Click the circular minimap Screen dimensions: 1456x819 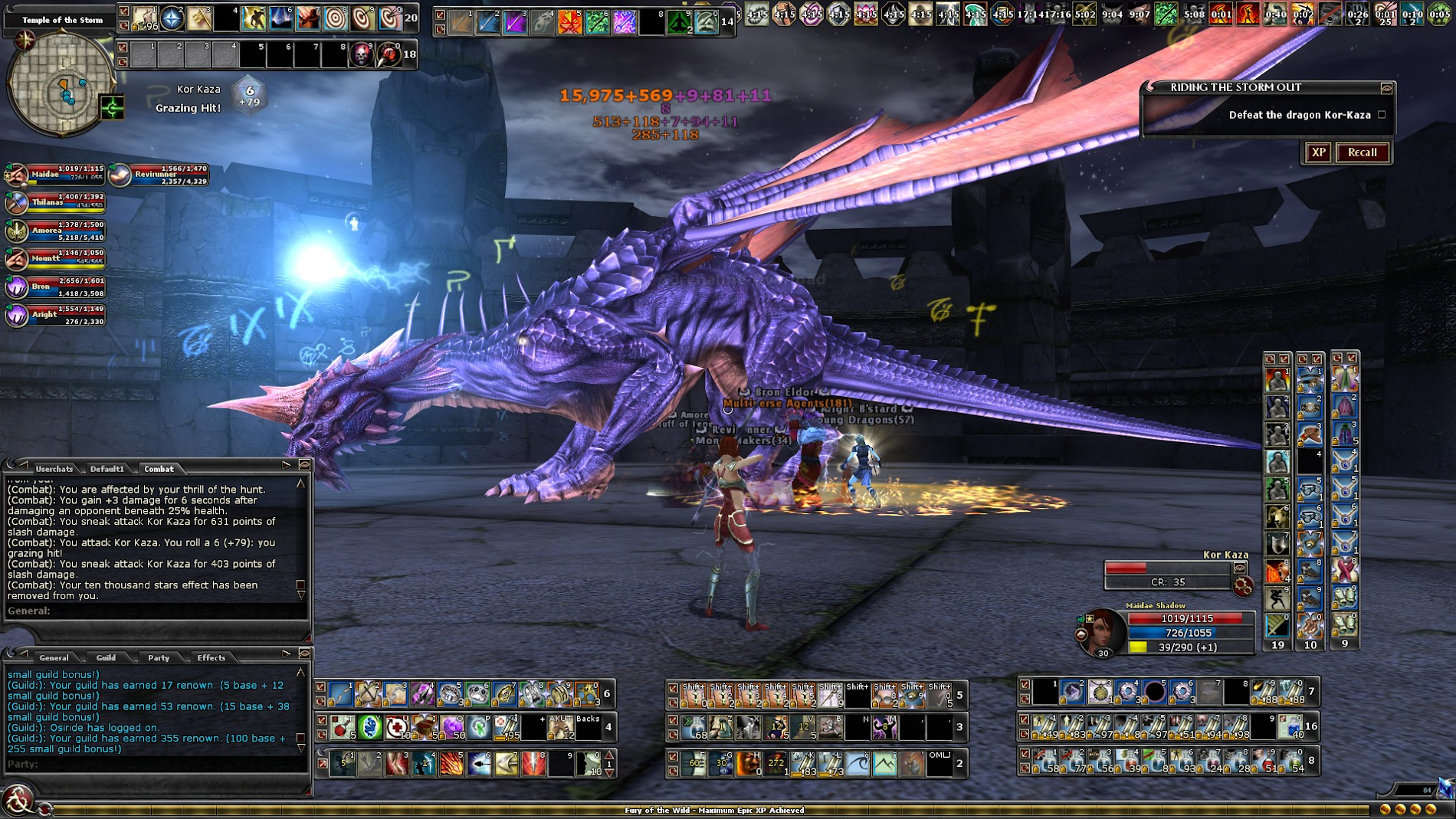coord(60,84)
